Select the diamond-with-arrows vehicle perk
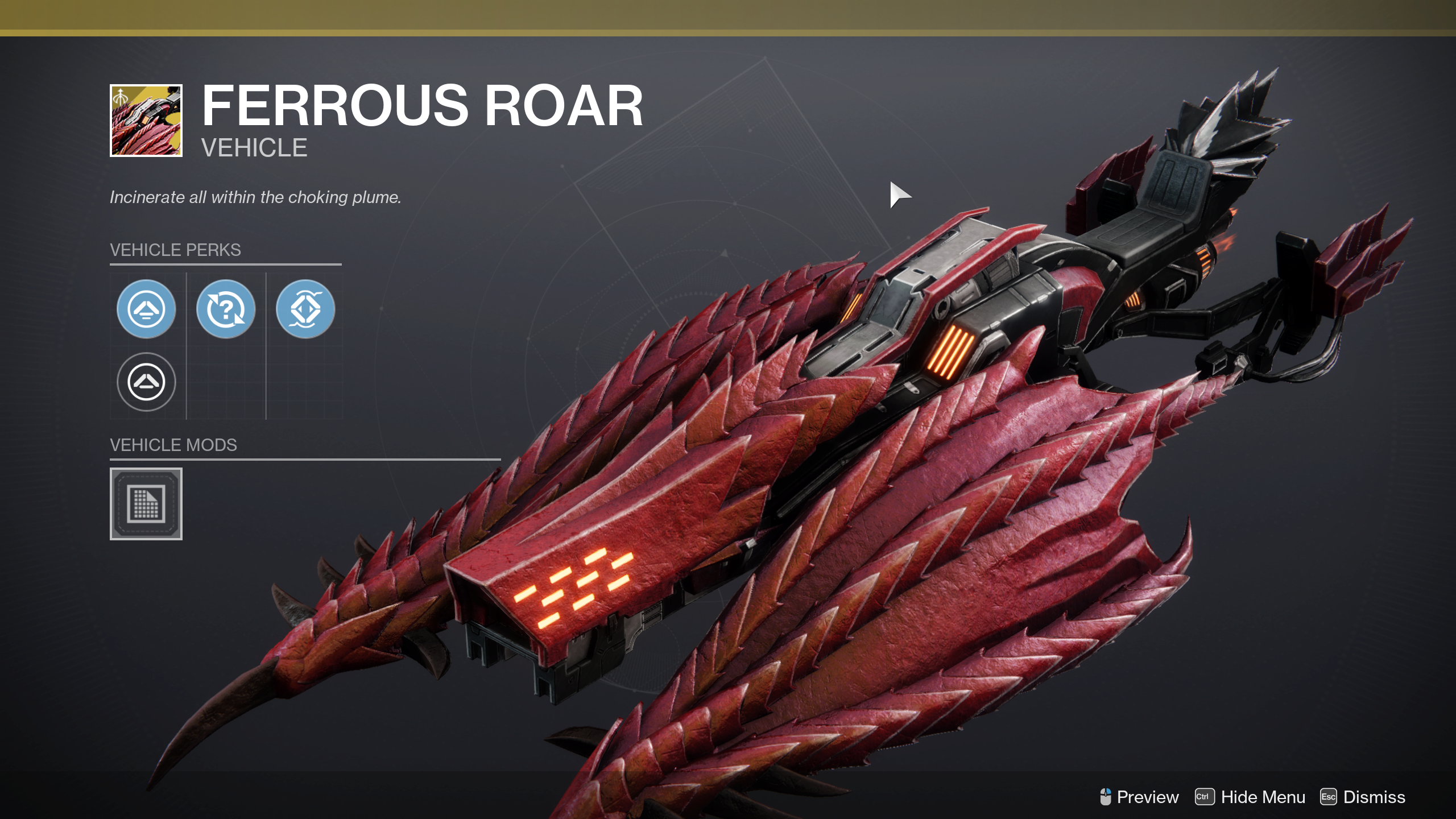This screenshot has width=1456, height=819. 305,309
